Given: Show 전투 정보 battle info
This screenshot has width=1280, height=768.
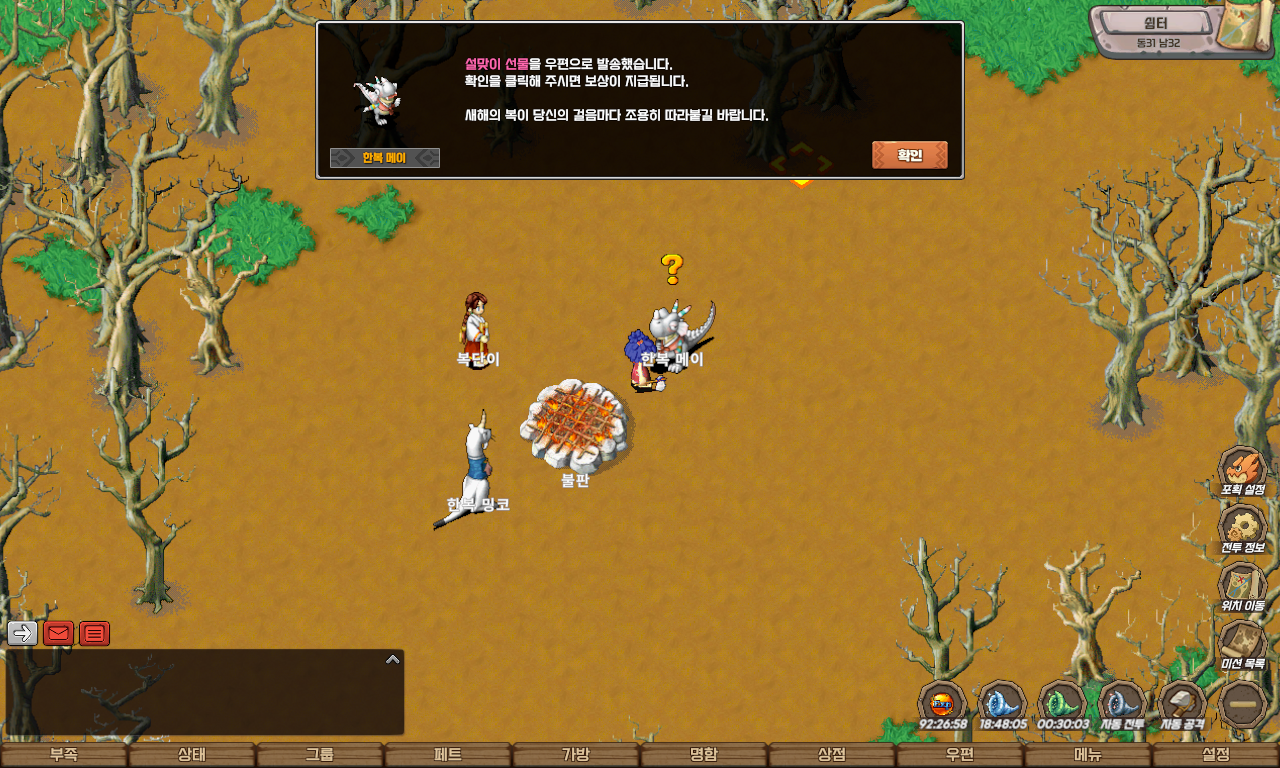Looking at the screenshot, I should pyautogui.click(x=1242, y=527).
